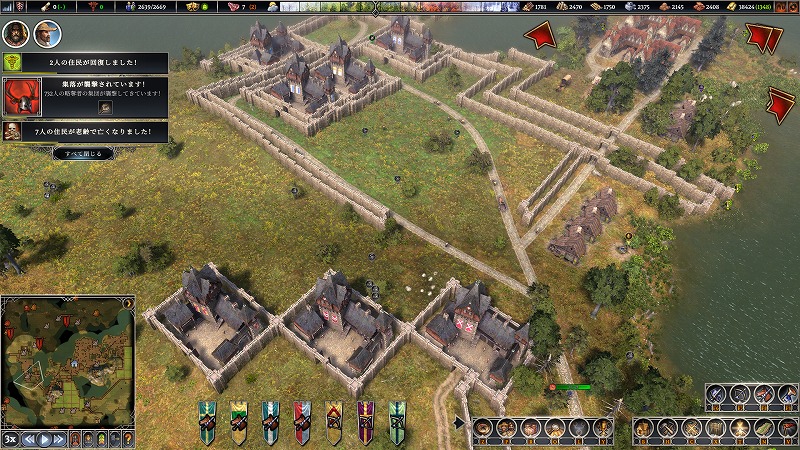This screenshot has width=800, height=450.
Task: Select the purple banner army group
Action: [366, 421]
